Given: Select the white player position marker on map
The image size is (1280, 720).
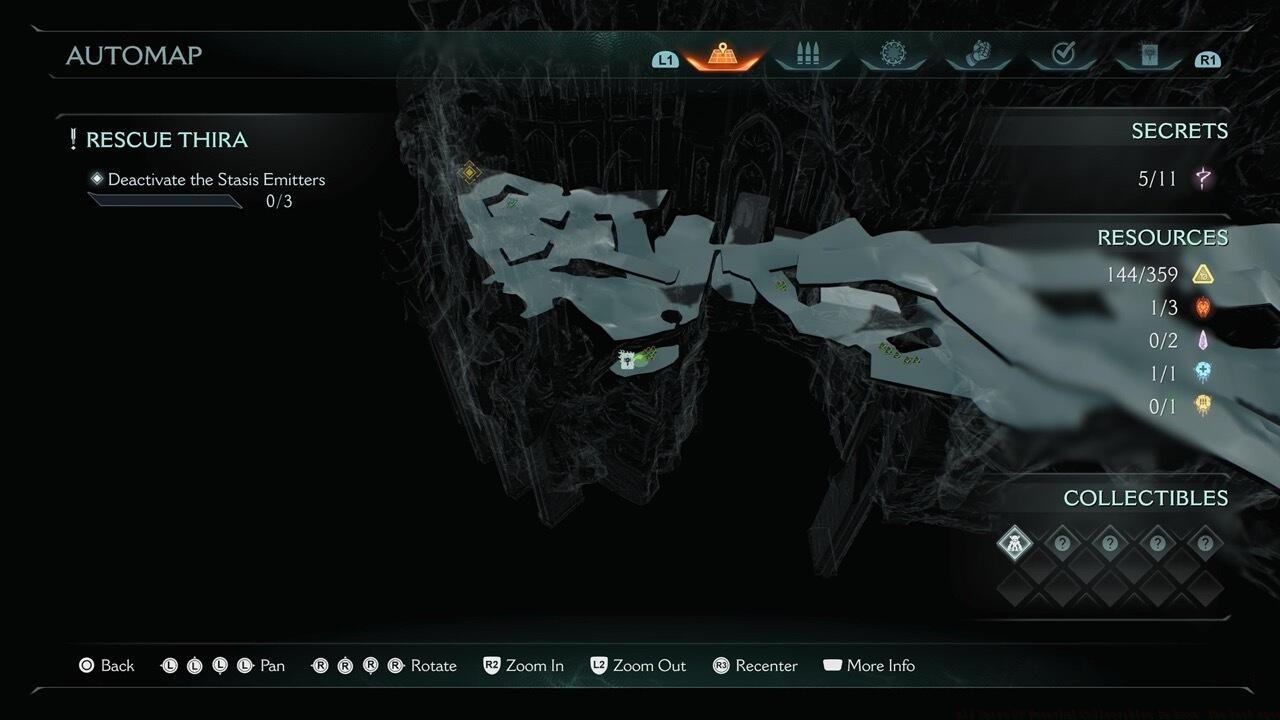Looking at the screenshot, I should [x=628, y=360].
